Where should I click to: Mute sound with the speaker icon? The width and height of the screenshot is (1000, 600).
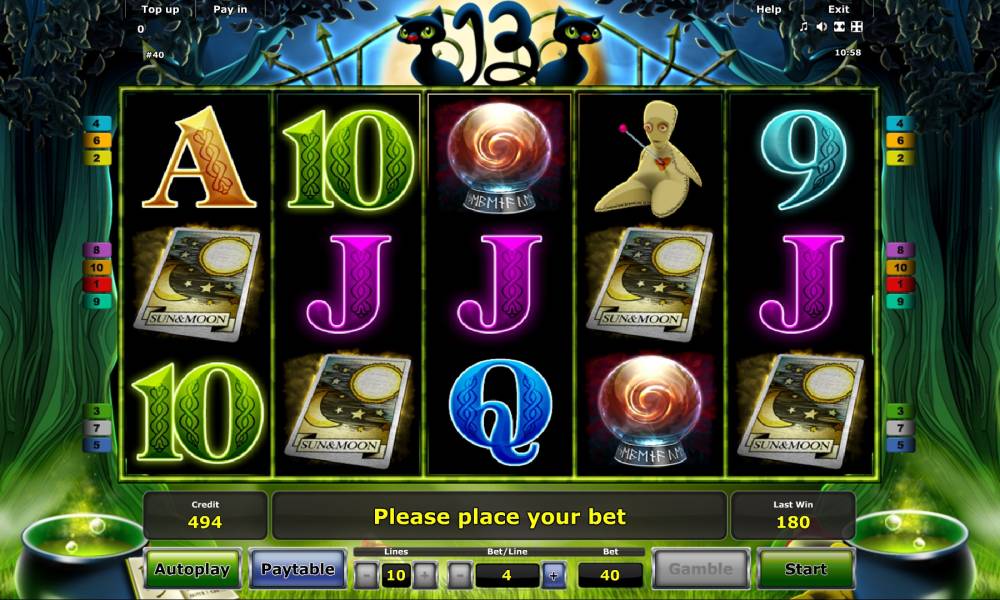(820, 27)
